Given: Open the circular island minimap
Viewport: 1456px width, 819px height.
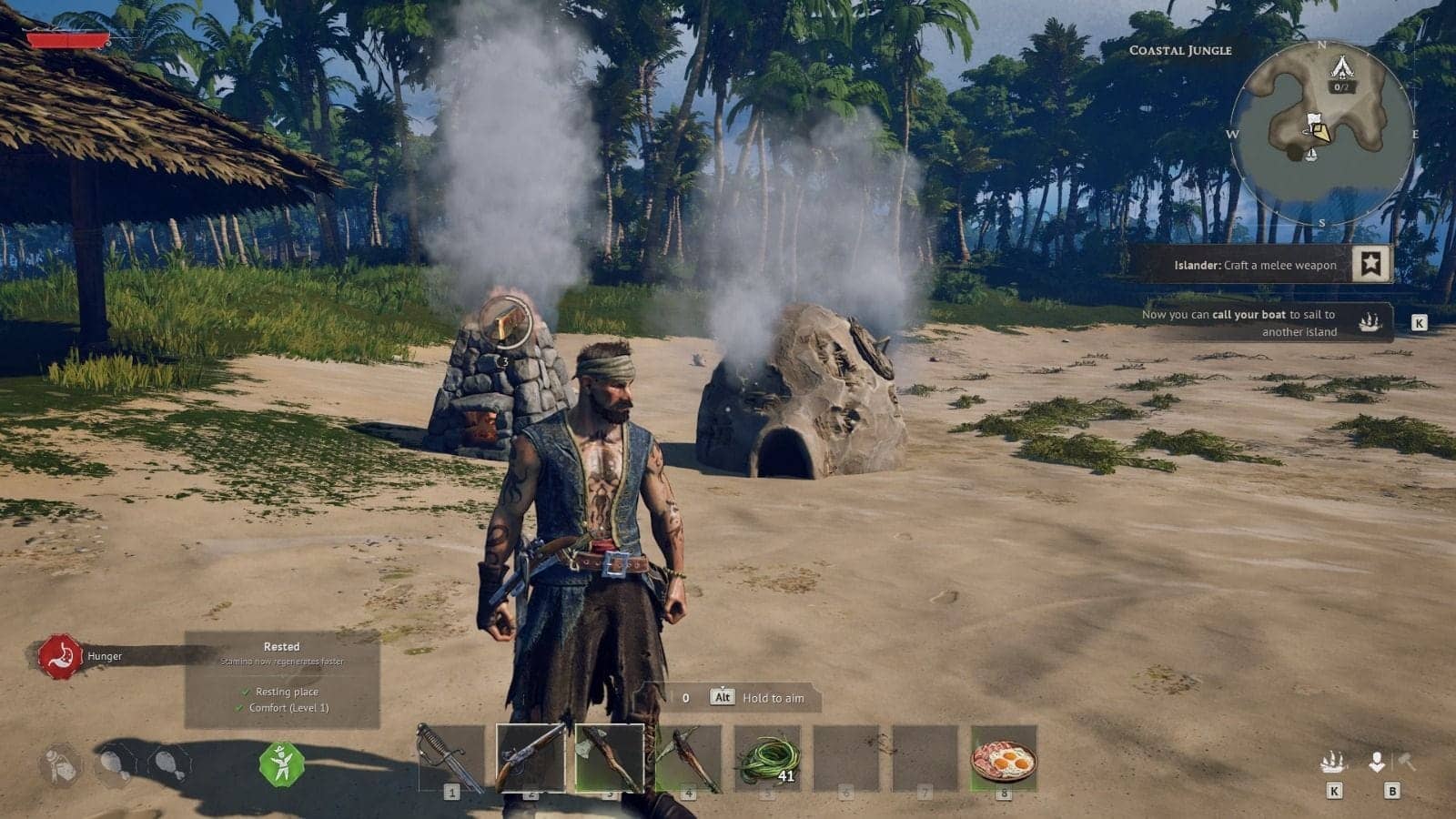Looking at the screenshot, I should click(x=1321, y=133).
